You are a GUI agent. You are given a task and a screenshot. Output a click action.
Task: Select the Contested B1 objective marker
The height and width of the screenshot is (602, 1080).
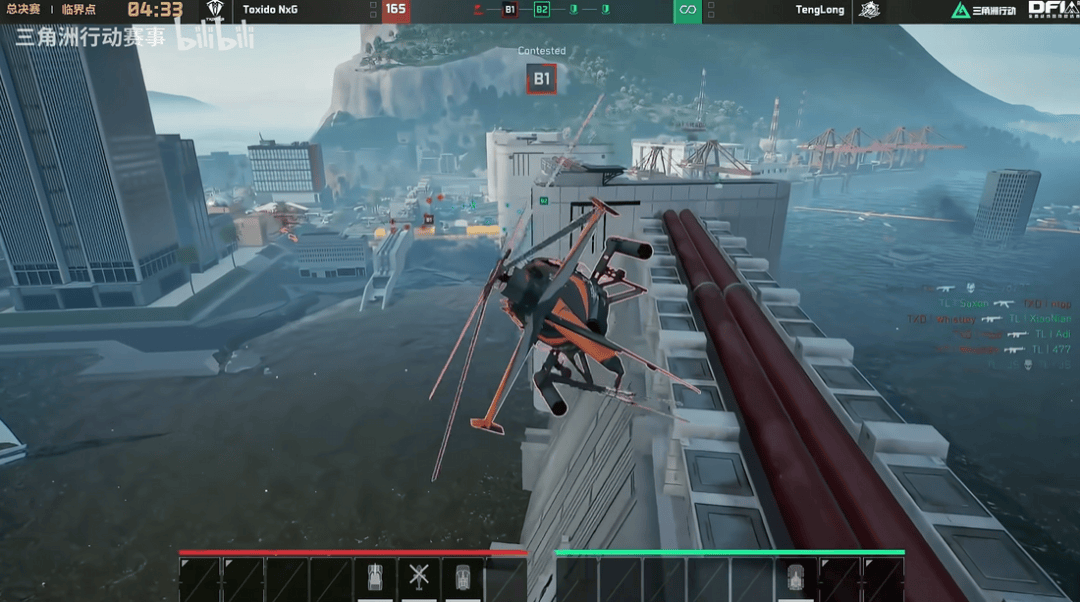(541, 79)
